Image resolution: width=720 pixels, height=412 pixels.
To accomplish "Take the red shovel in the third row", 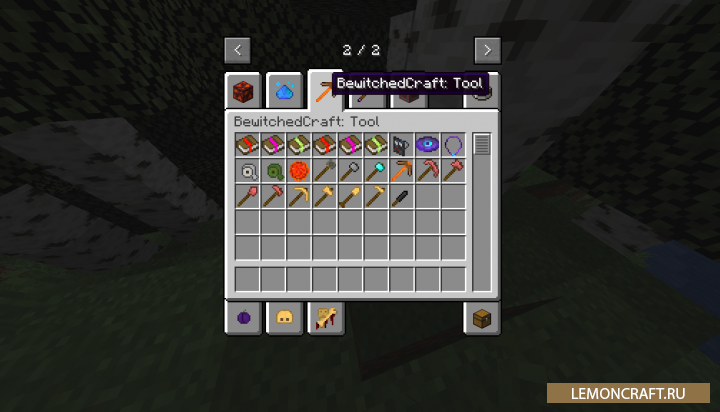I will [247, 196].
